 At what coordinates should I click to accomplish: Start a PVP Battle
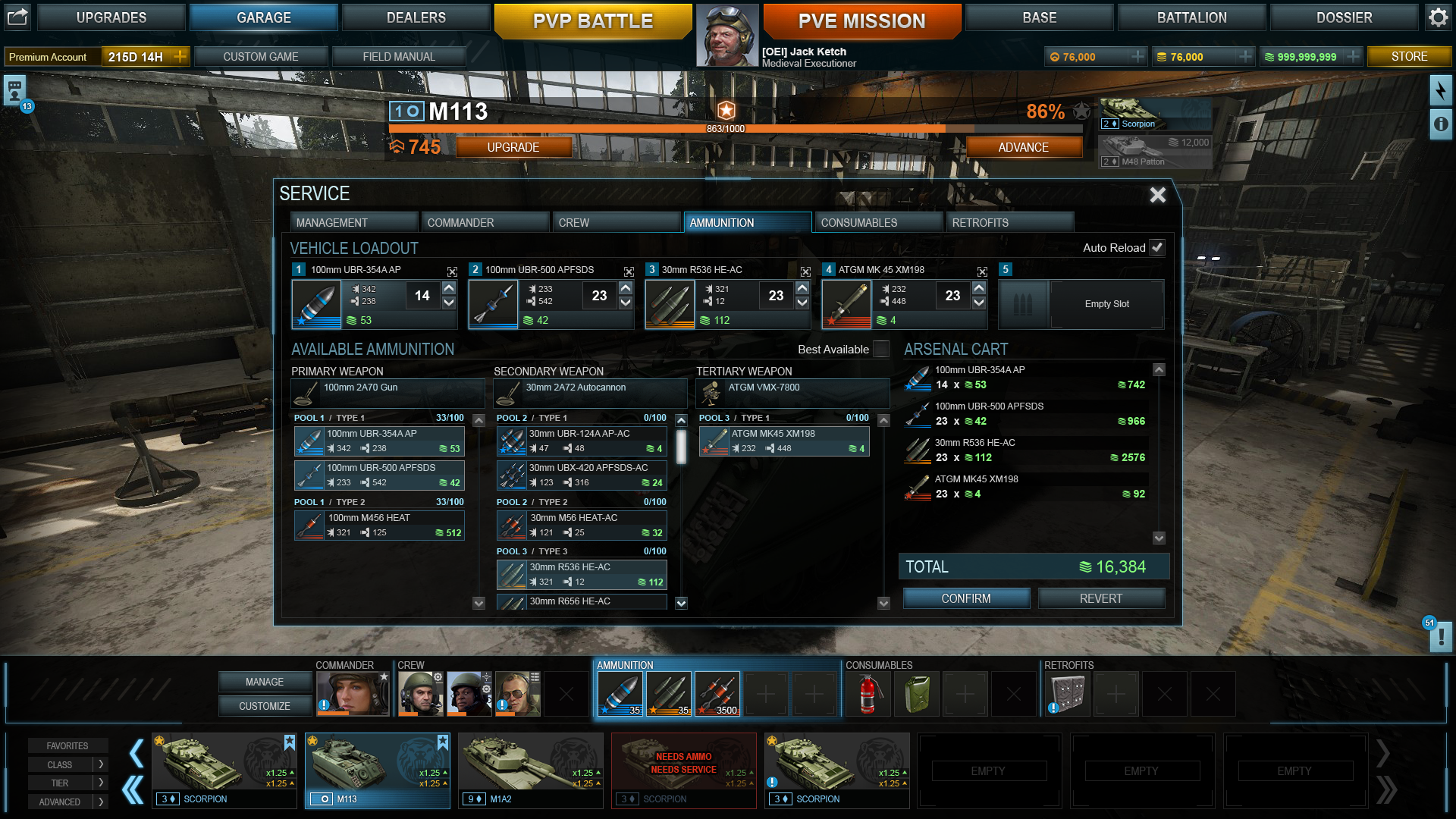coord(592,20)
